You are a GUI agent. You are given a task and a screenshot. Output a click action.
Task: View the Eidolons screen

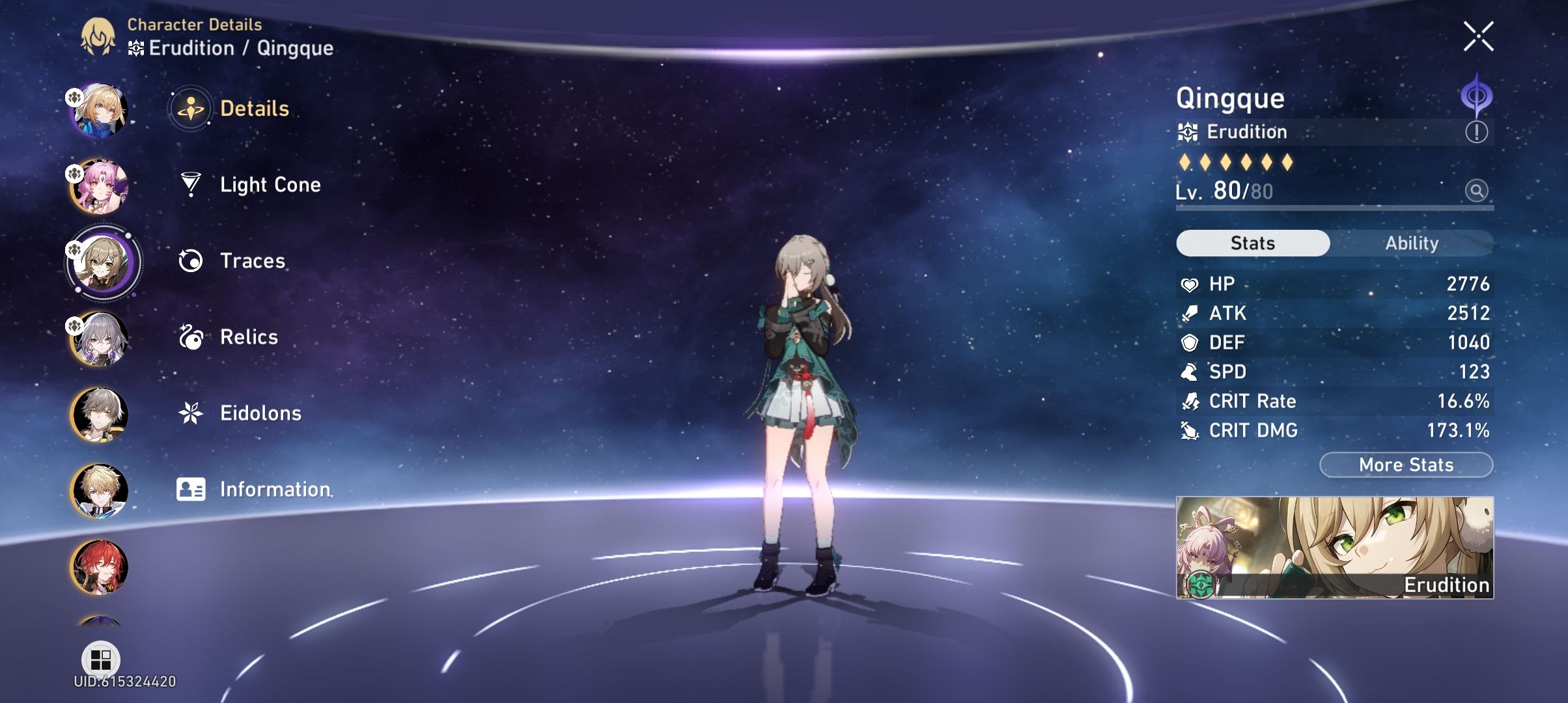[x=260, y=413]
